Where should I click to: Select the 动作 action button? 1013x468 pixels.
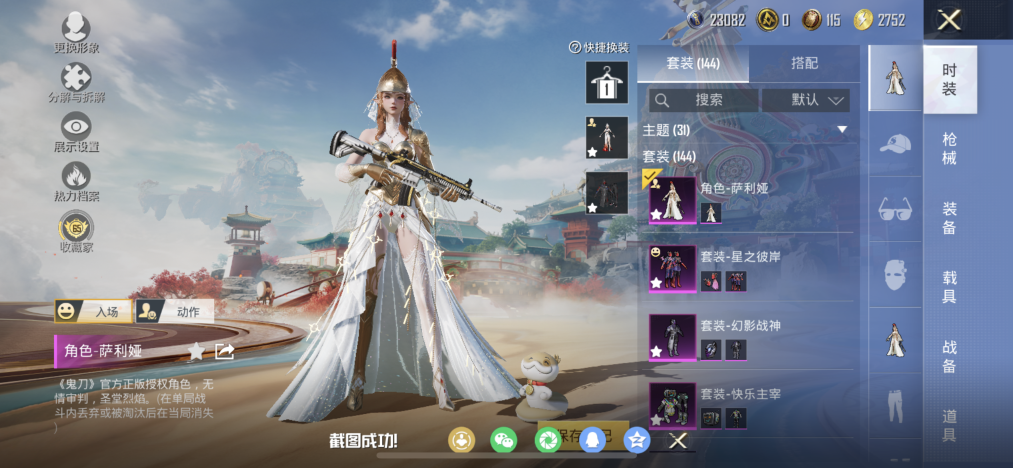click(174, 311)
